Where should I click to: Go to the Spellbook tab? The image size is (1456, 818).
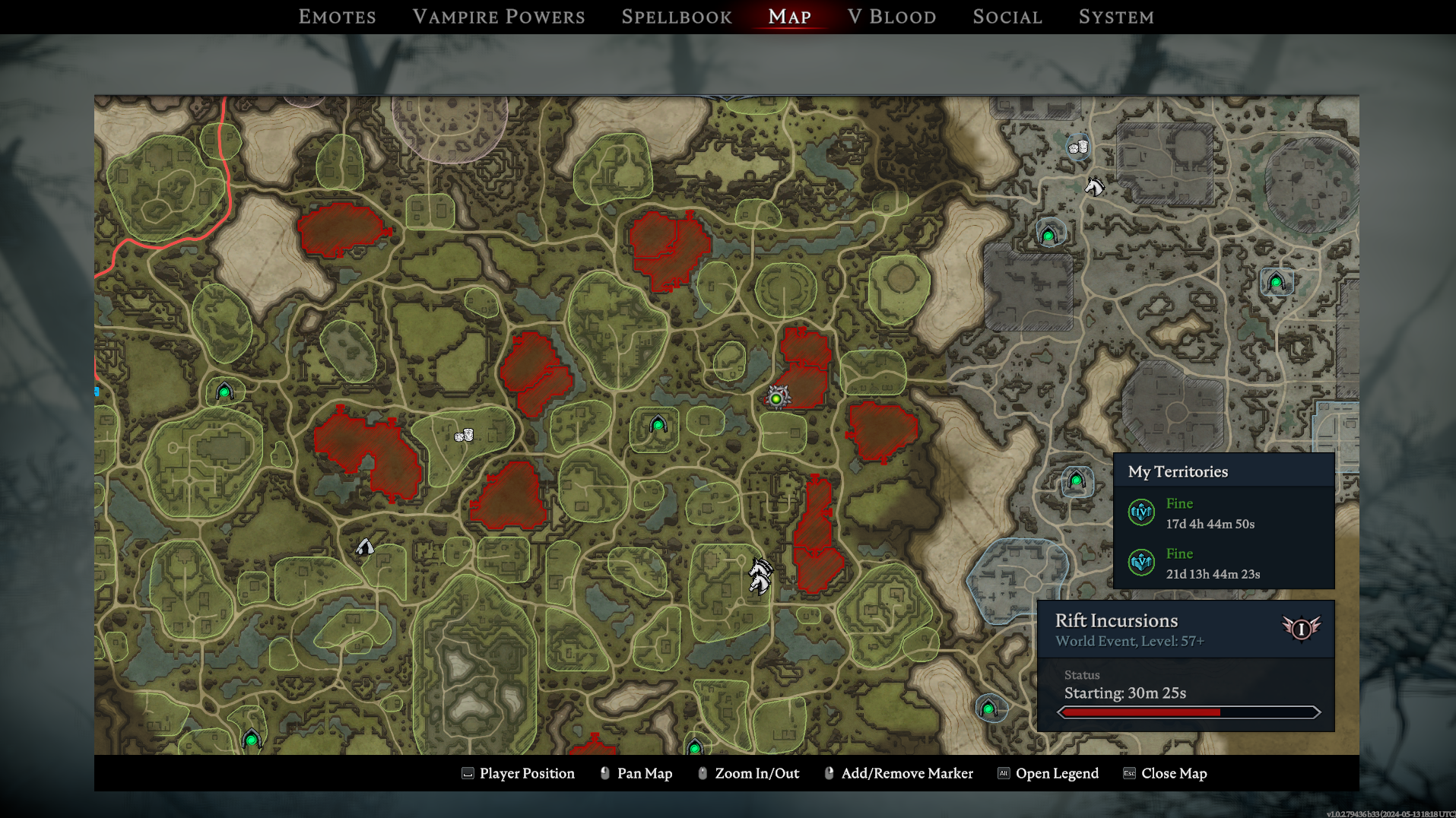(x=677, y=17)
